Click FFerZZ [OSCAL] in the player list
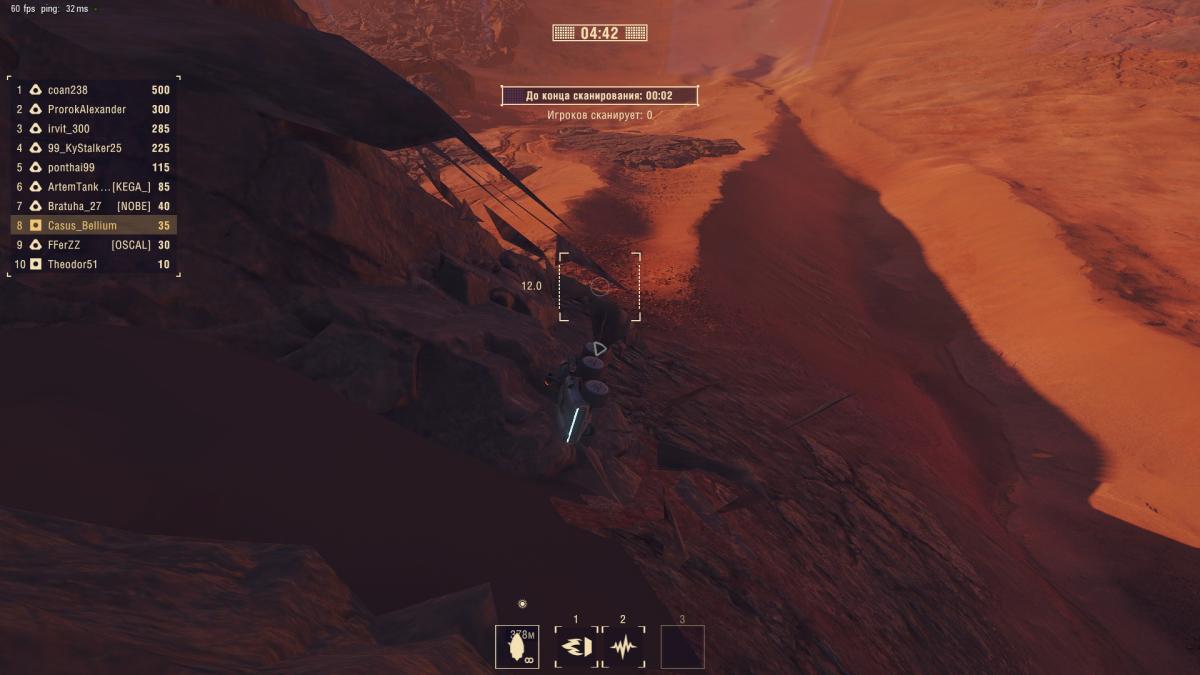Image resolution: width=1200 pixels, height=675 pixels. point(93,245)
